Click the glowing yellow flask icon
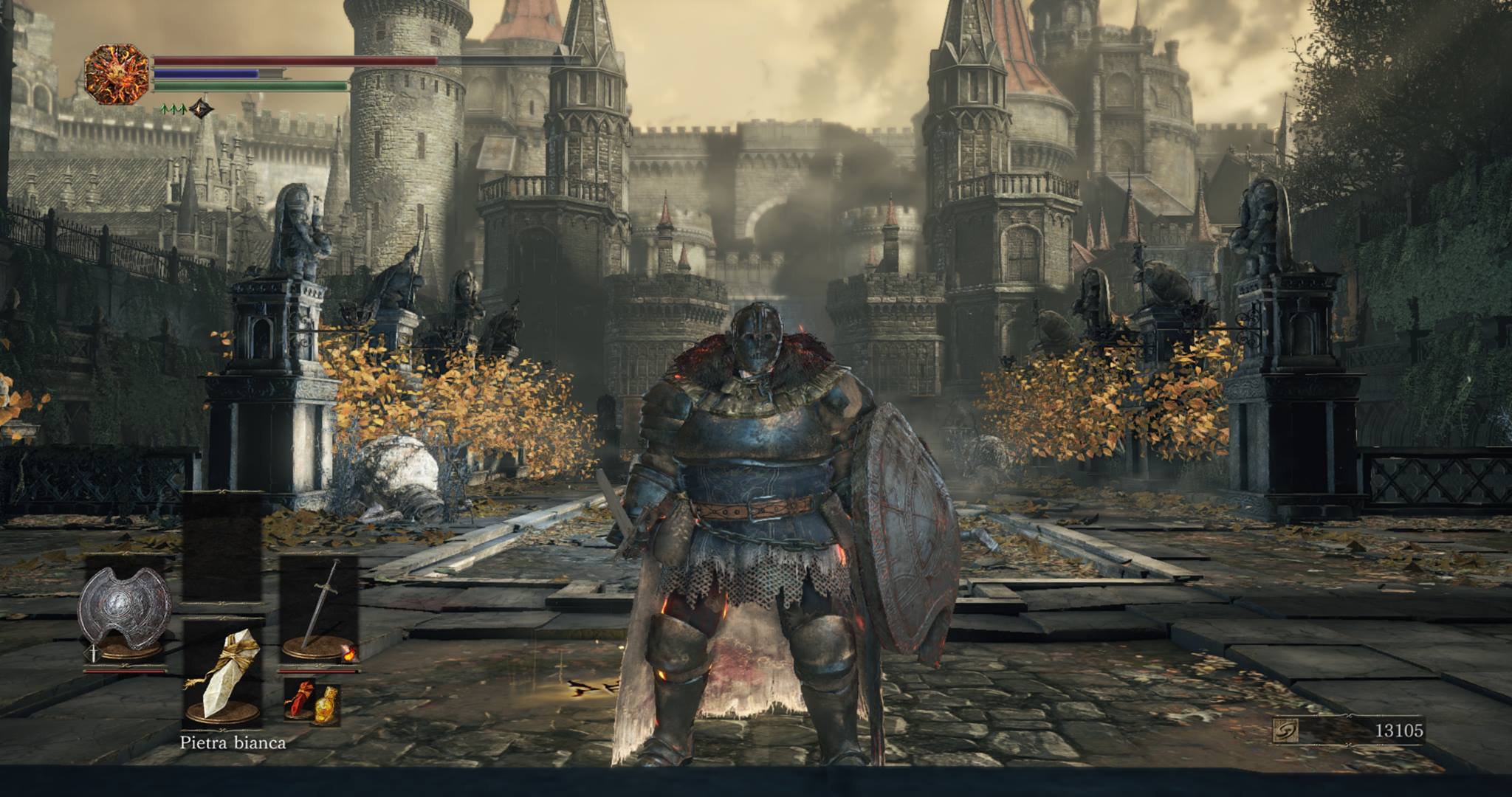The height and width of the screenshot is (797, 1512). point(326,705)
